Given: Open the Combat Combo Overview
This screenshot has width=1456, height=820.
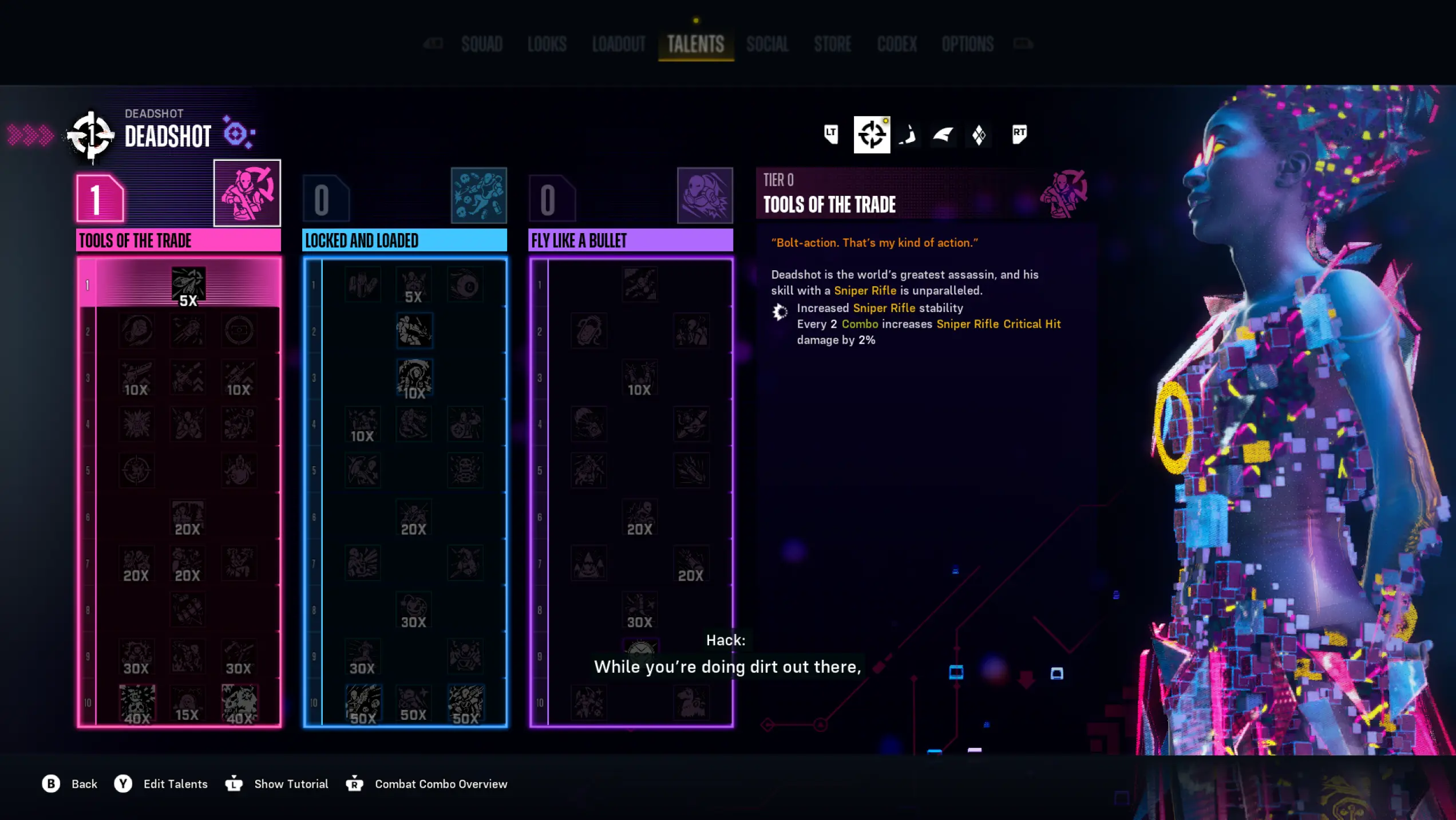Looking at the screenshot, I should point(441,784).
